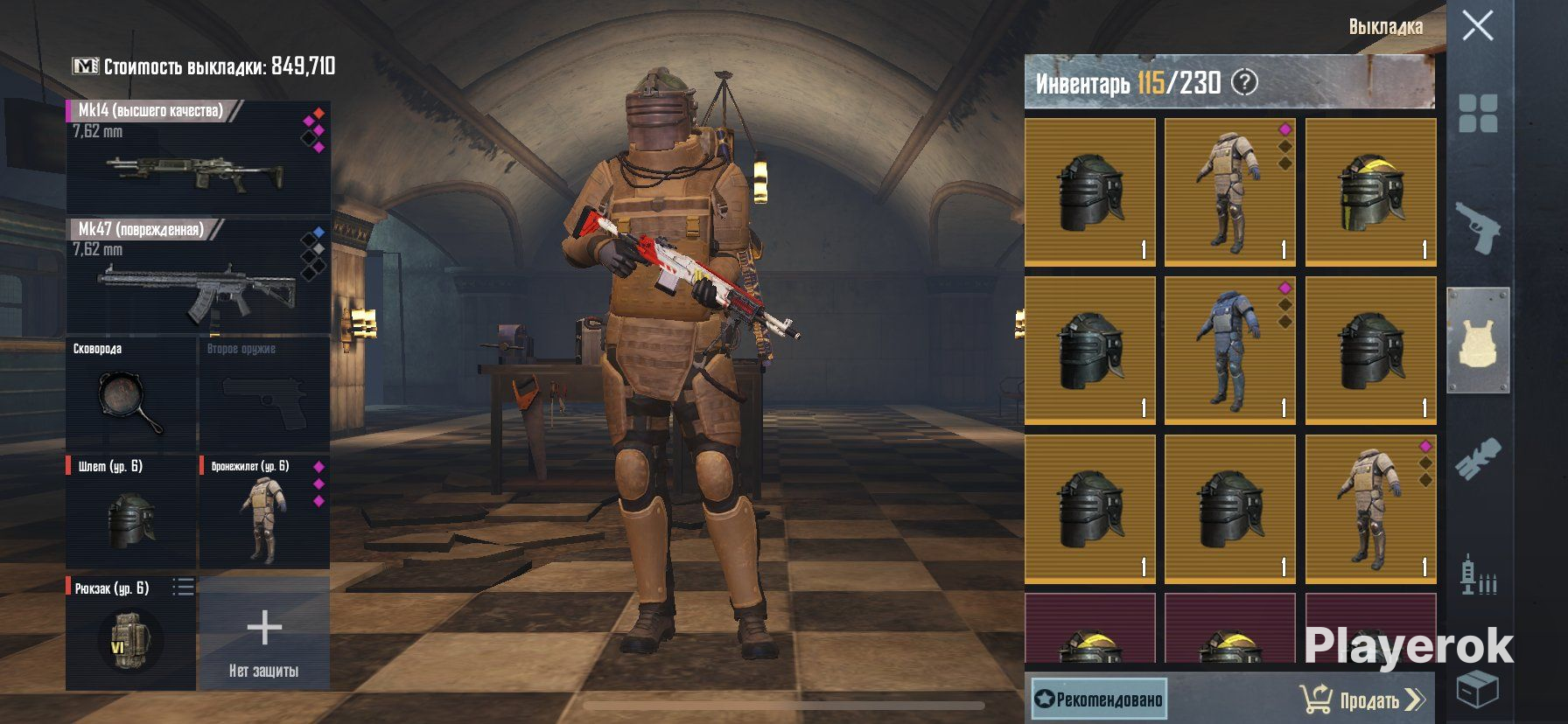1568x724 pixels.
Task: Open the box storage tab
Action: 1478,689
